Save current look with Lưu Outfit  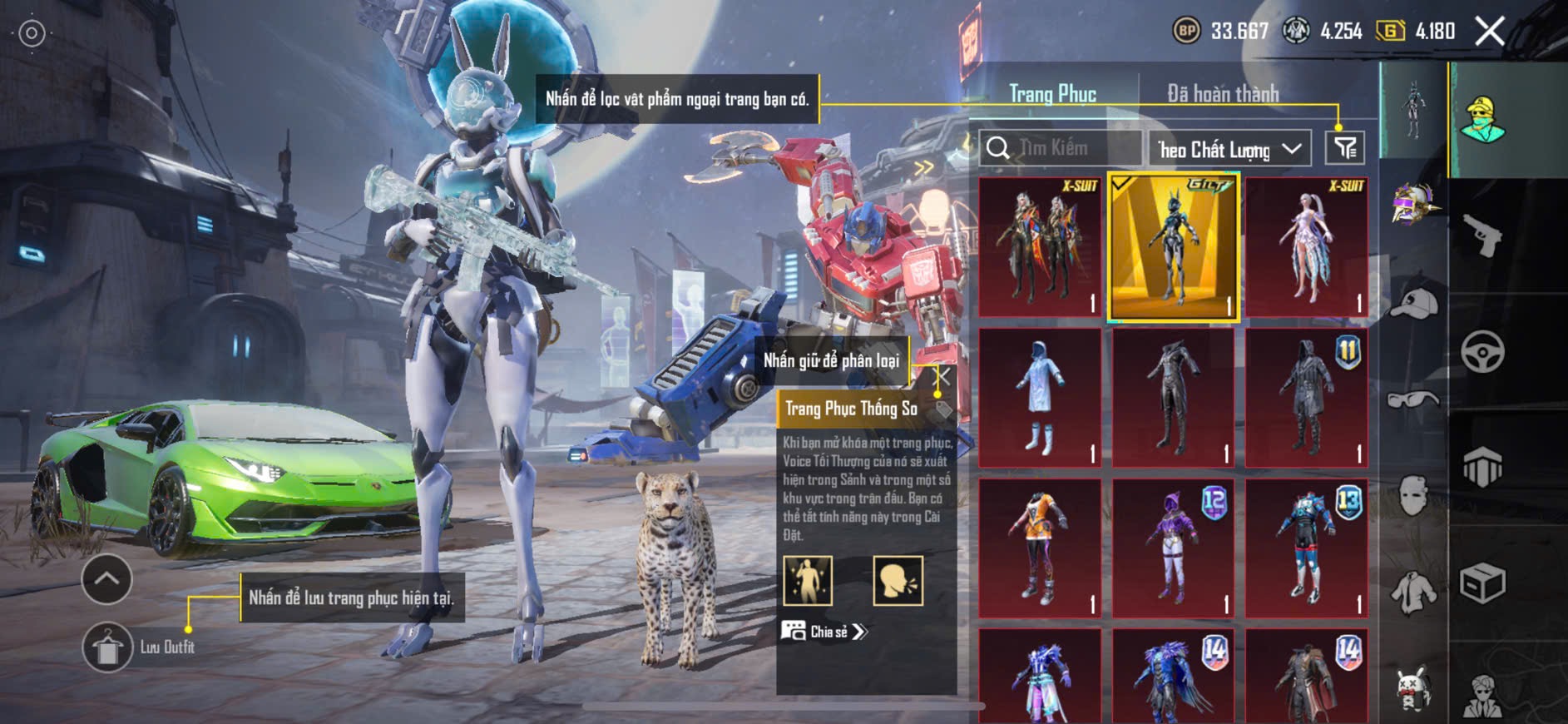pyautogui.click(x=107, y=647)
